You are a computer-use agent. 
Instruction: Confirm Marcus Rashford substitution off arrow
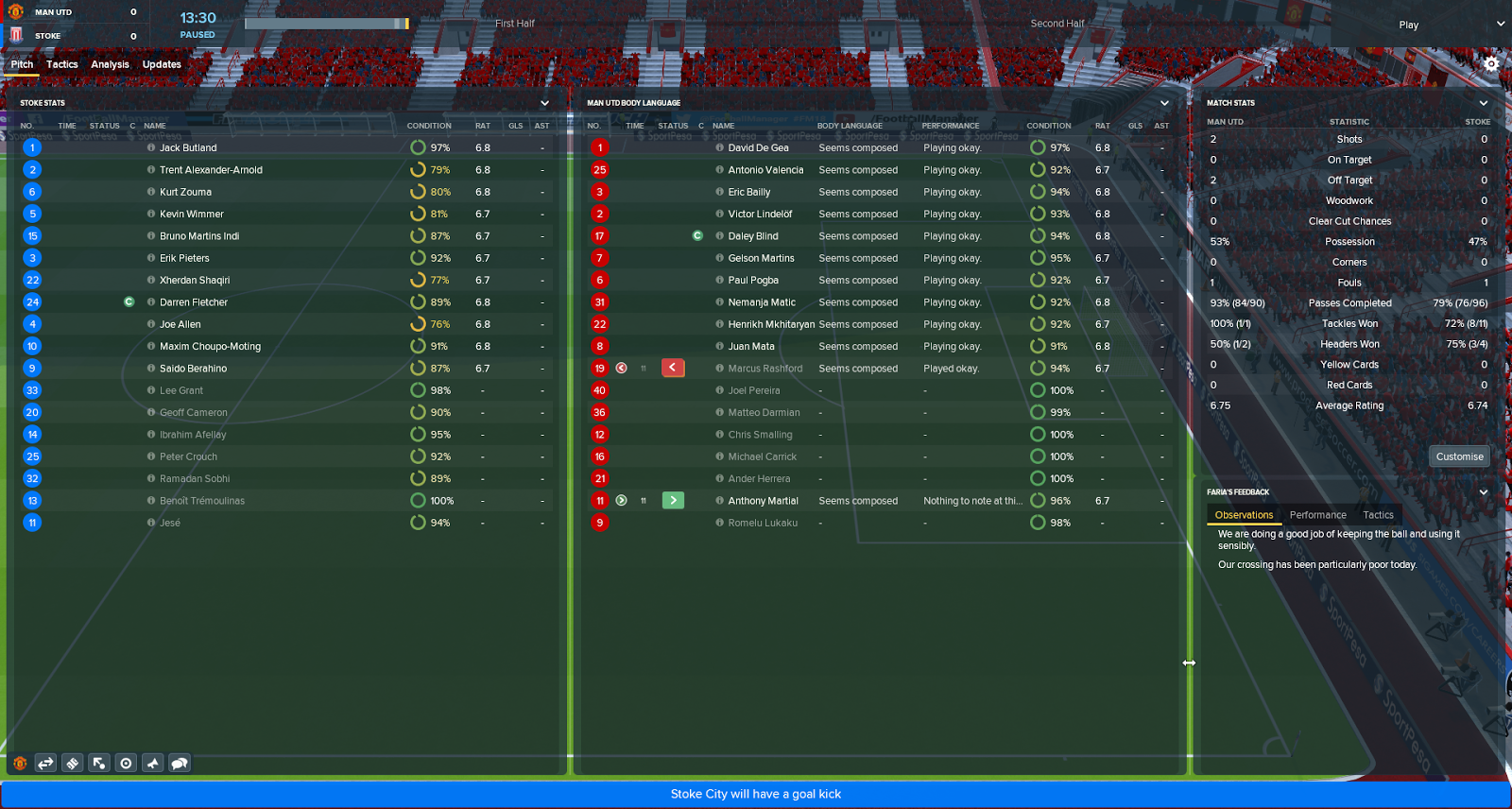(673, 368)
